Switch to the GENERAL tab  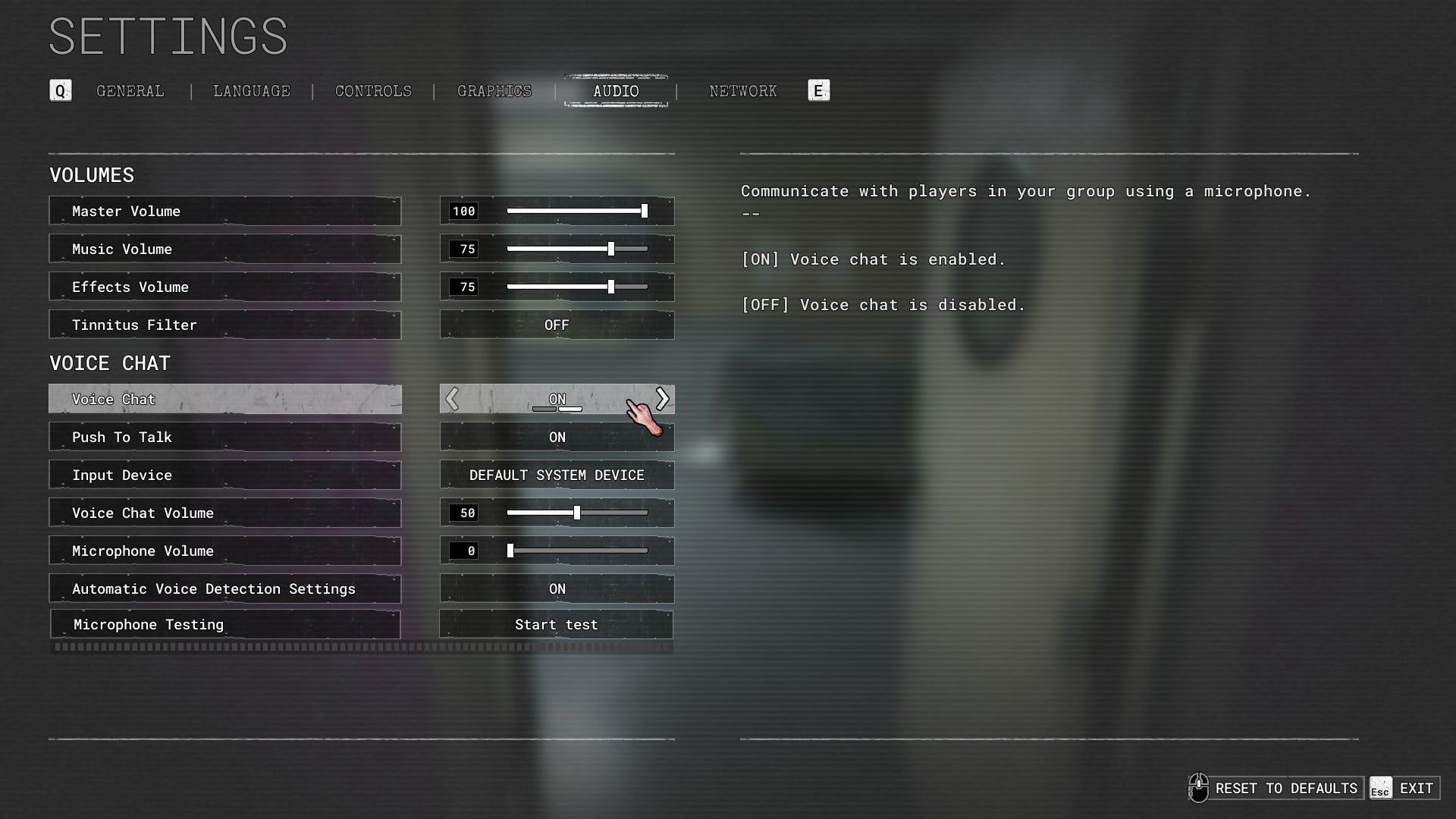coord(129,91)
